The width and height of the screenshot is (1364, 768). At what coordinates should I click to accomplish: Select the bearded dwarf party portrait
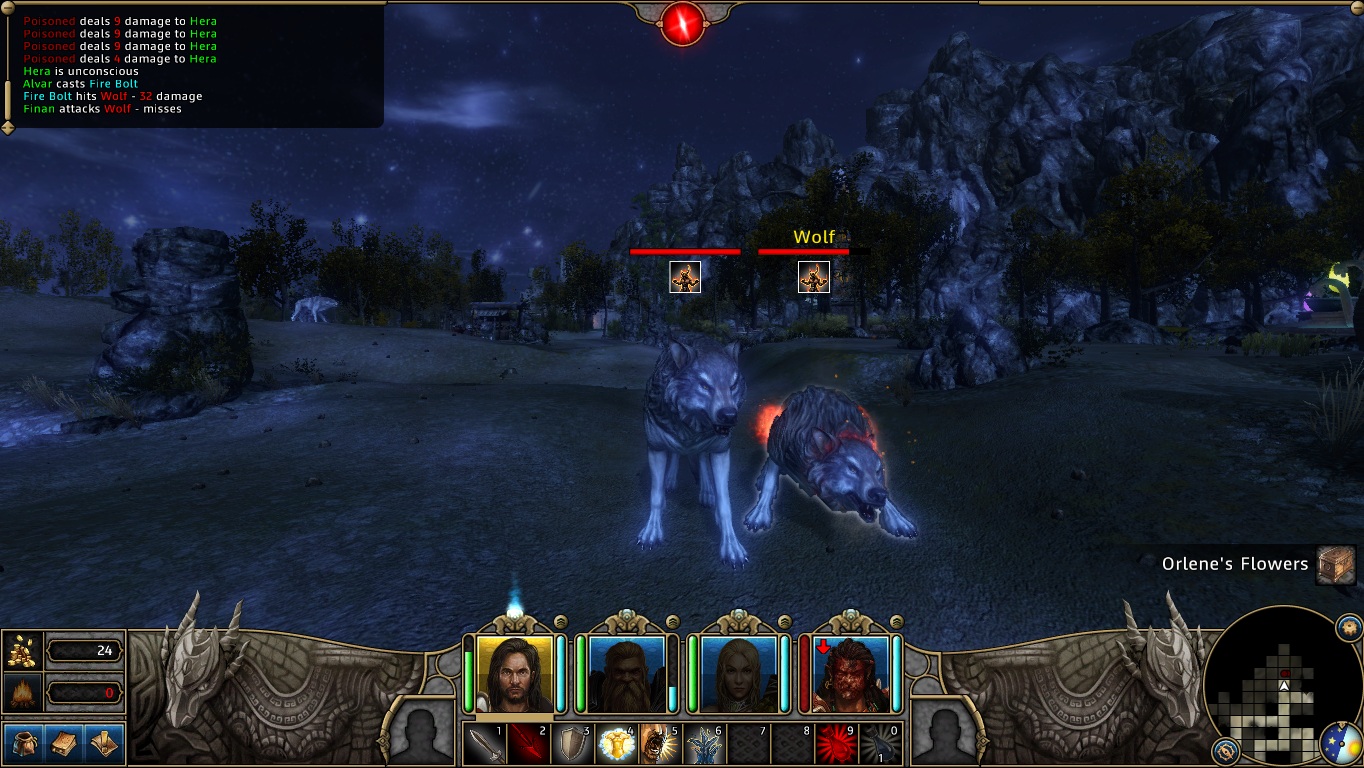click(x=627, y=673)
